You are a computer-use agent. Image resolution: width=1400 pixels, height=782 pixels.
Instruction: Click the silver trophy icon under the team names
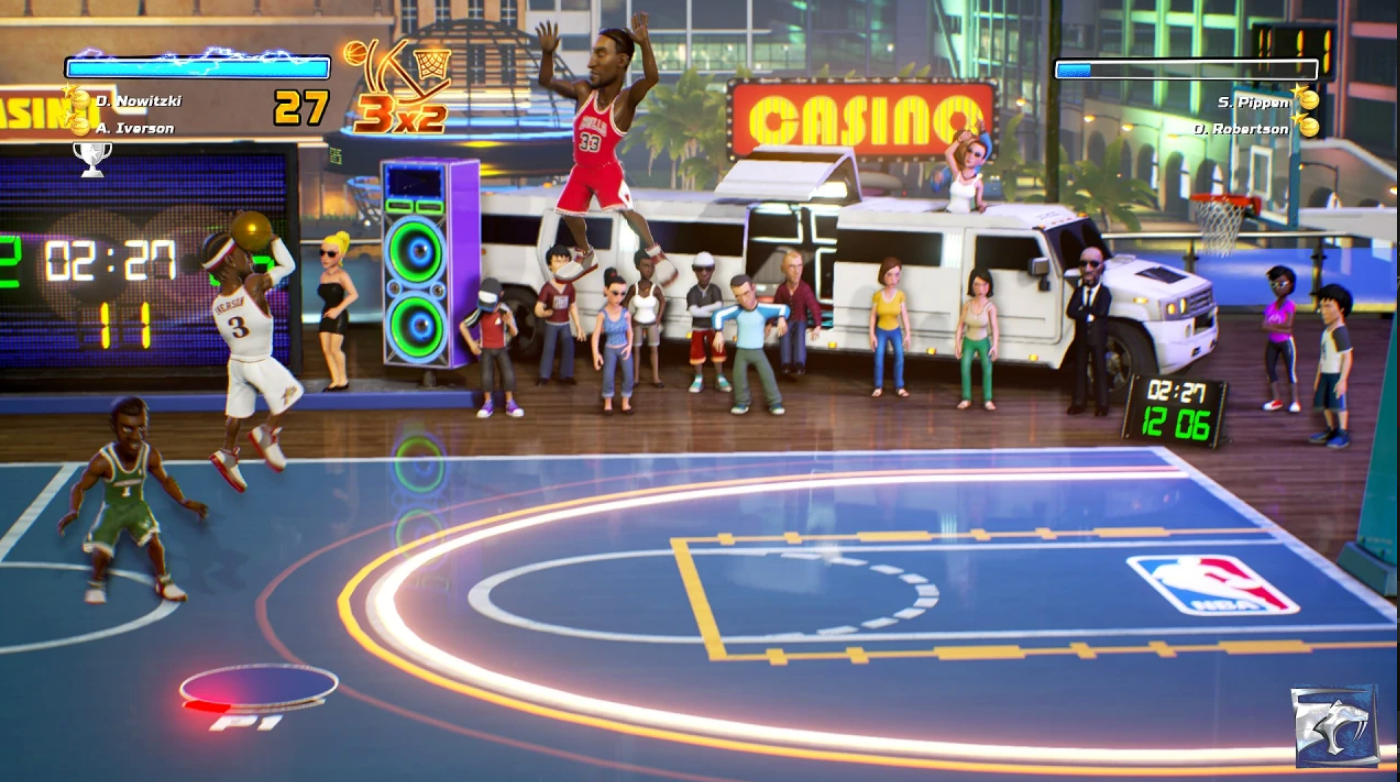click(92, 160)
